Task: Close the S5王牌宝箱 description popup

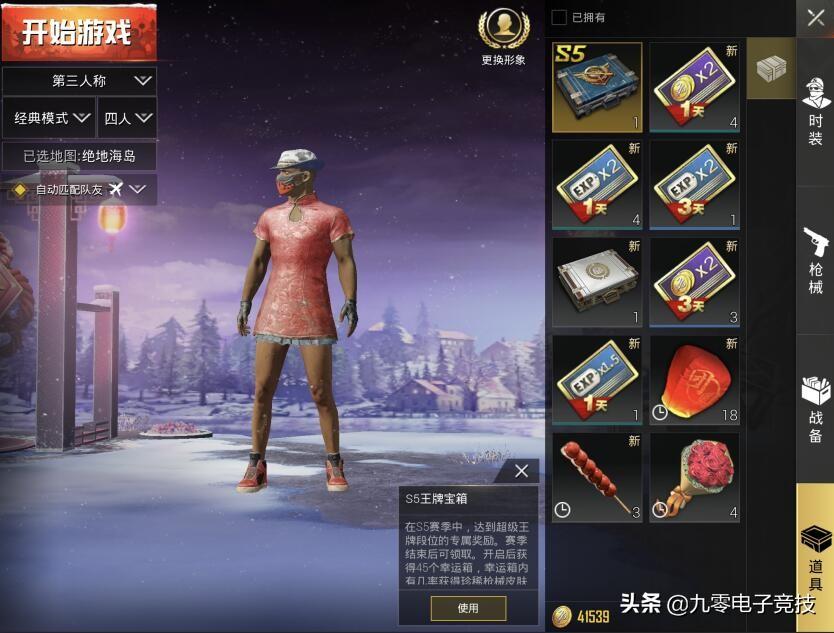Action: [521, 471]
